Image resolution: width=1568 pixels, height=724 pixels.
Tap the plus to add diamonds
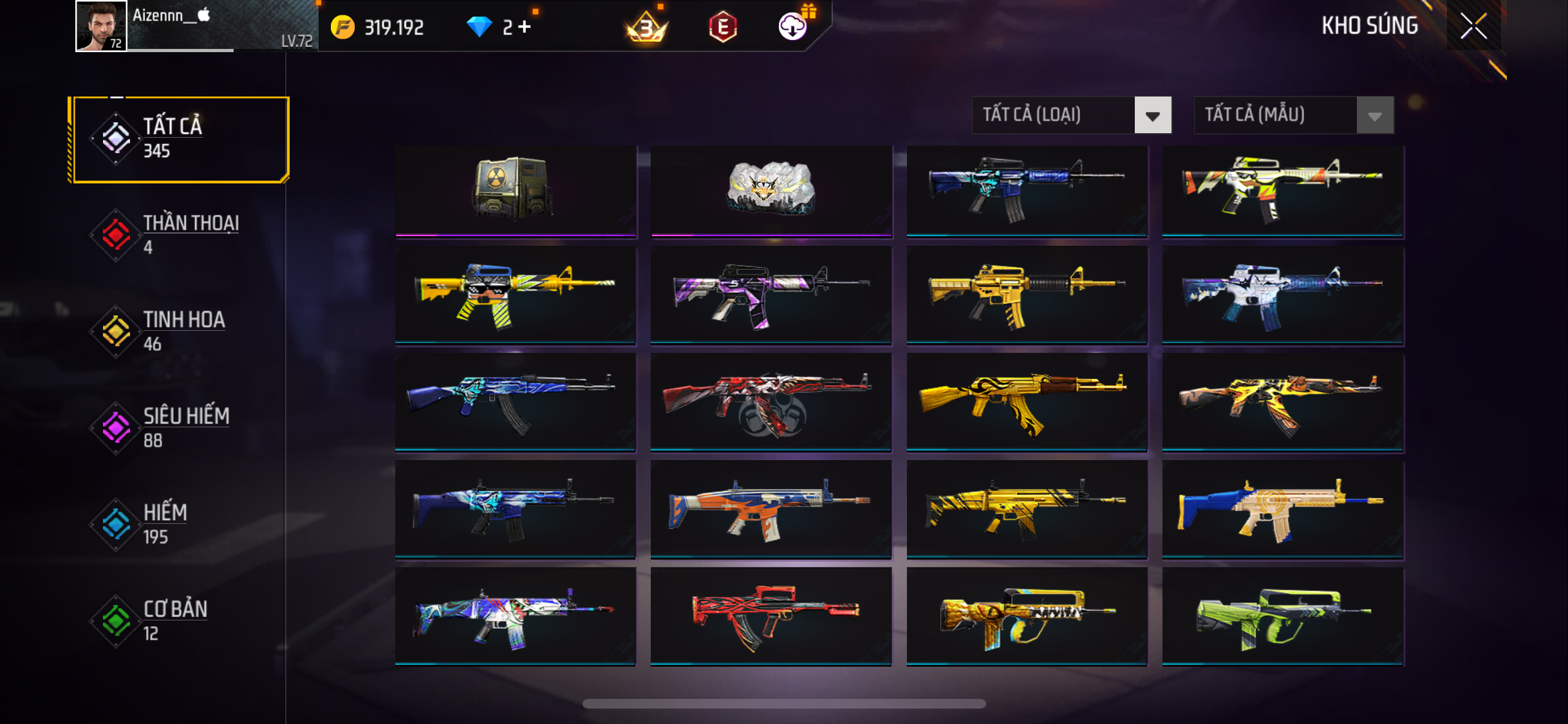(525, 26)
